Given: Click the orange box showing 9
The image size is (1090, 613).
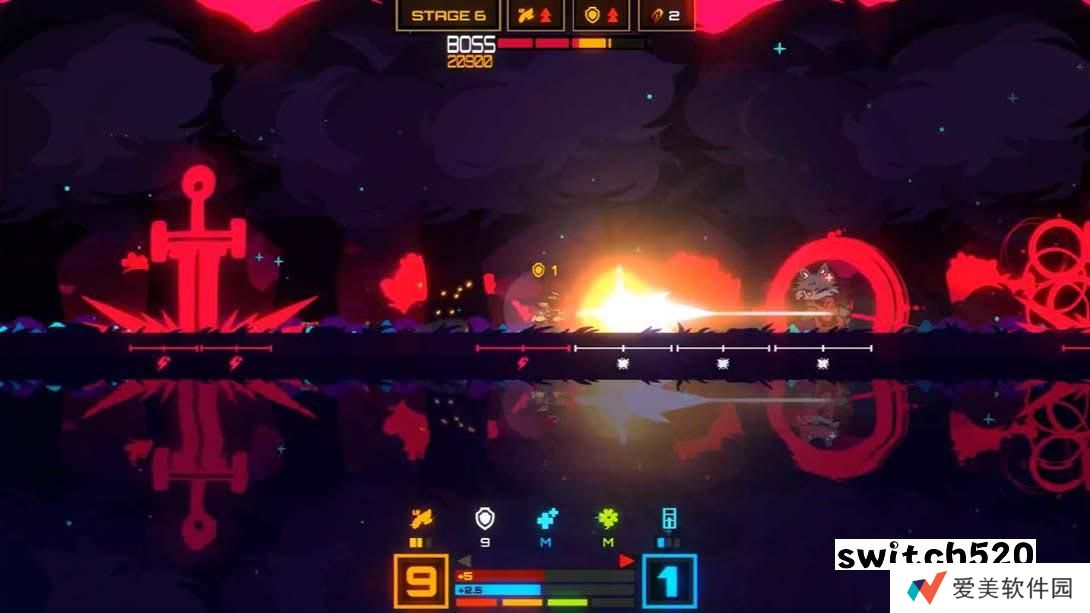Looking at the screenshot, I should click(x=420, y=581).
